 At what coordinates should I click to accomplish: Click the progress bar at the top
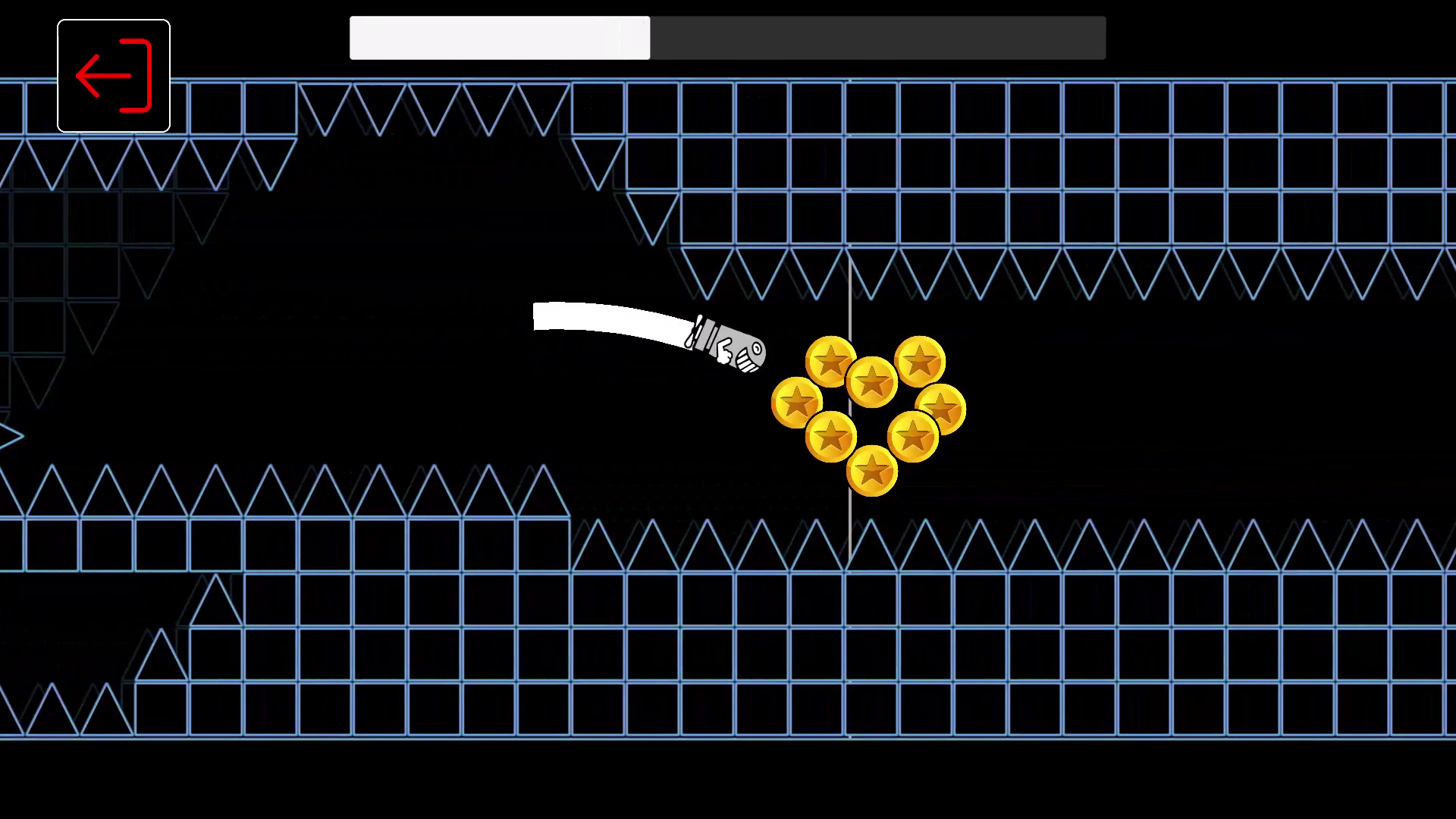click(728, 38)
